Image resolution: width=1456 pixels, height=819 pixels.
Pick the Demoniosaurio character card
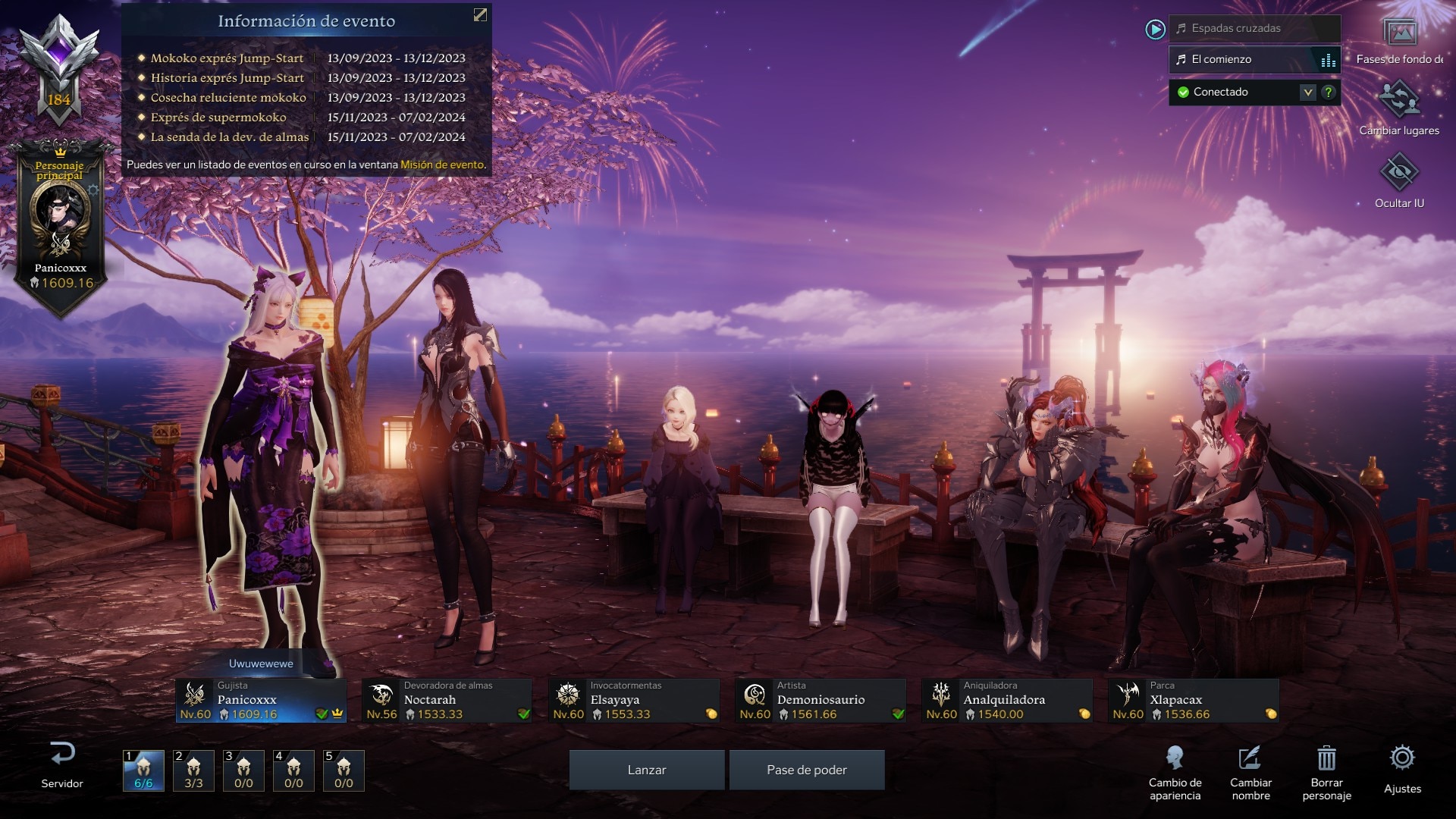pyautogui.click(x=821, y=701)
